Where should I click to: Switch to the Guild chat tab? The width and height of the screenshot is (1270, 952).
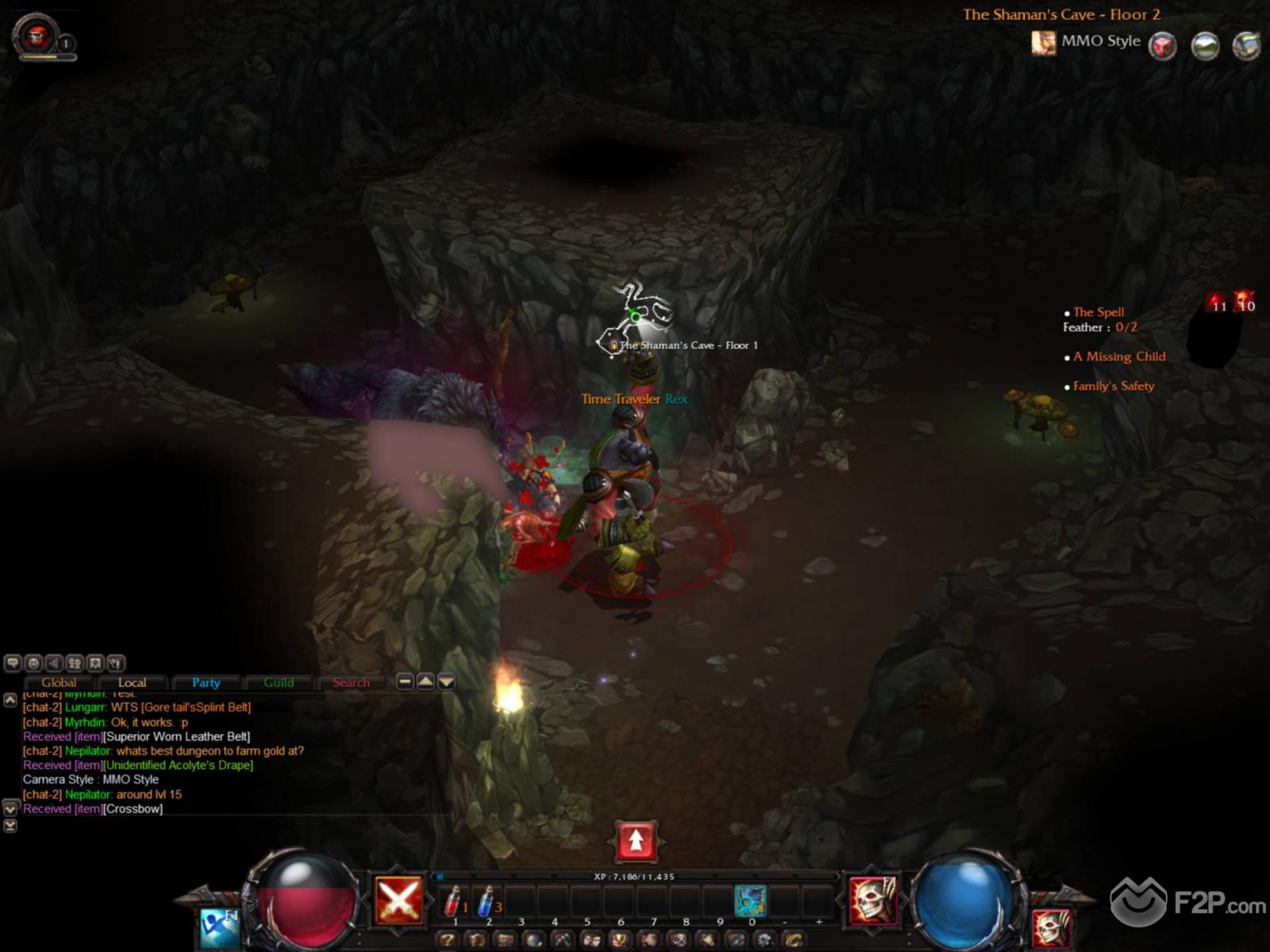tap(279, 683)
